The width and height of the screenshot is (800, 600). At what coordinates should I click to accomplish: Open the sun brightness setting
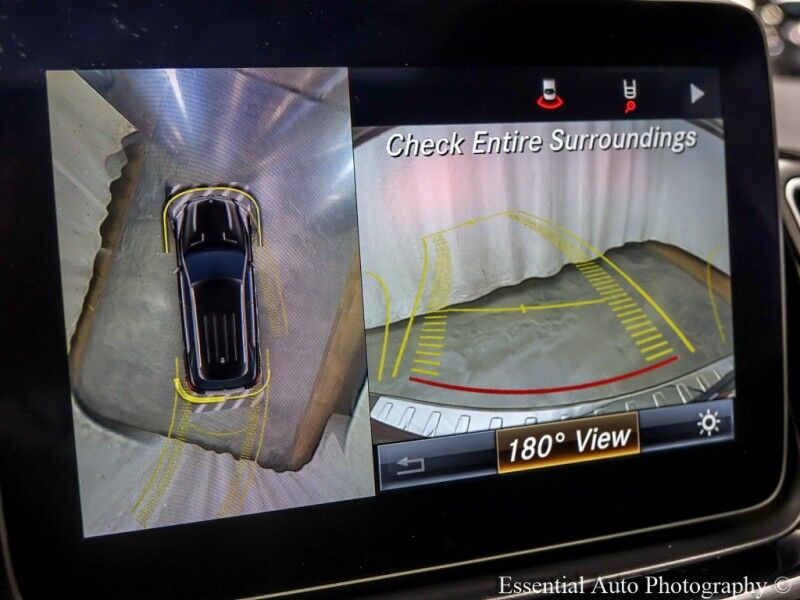click(x=708, y=424)
